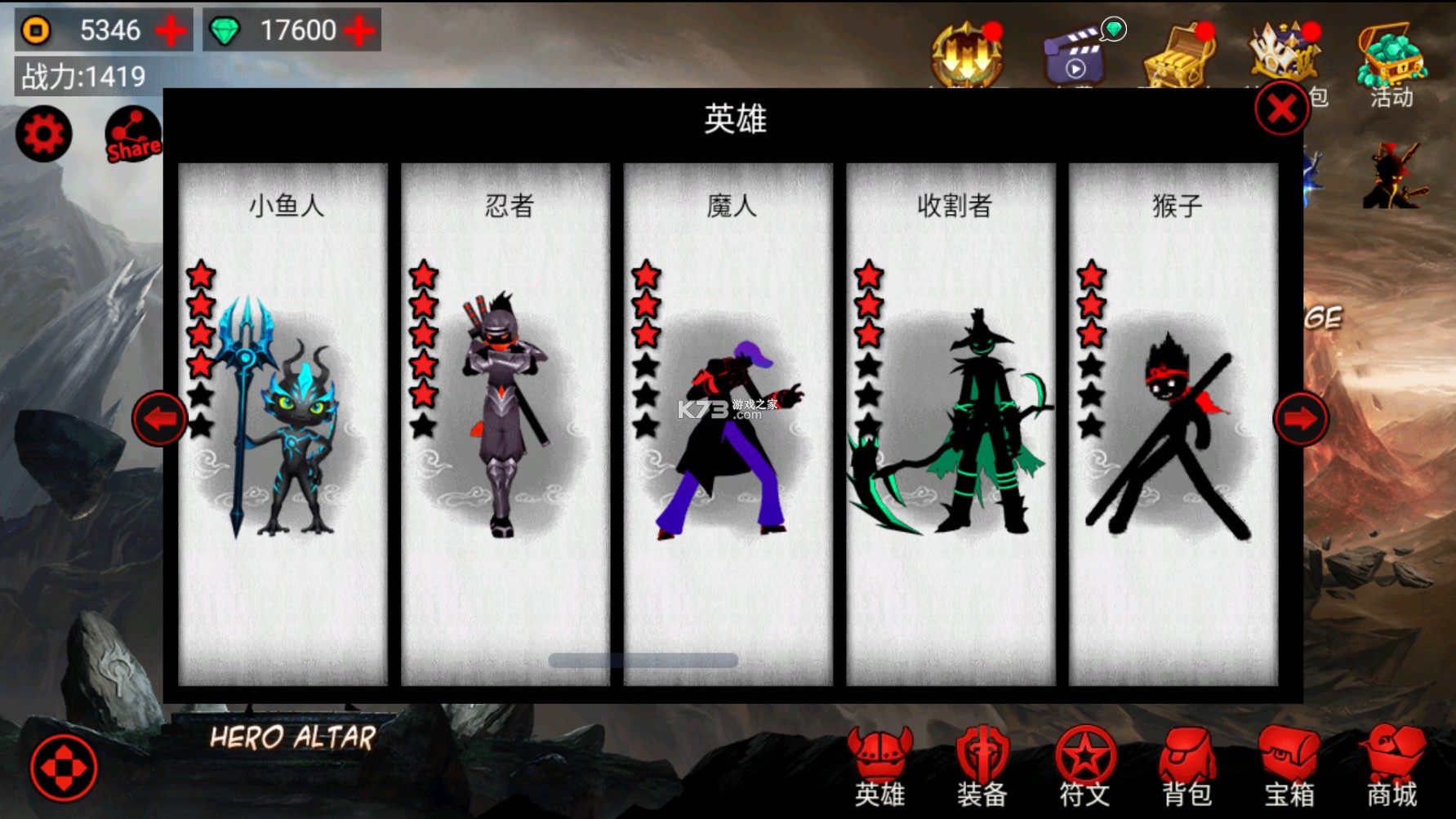
Task: Open the 宝箱 treasure chest icon
Action: click(1289, 768)
